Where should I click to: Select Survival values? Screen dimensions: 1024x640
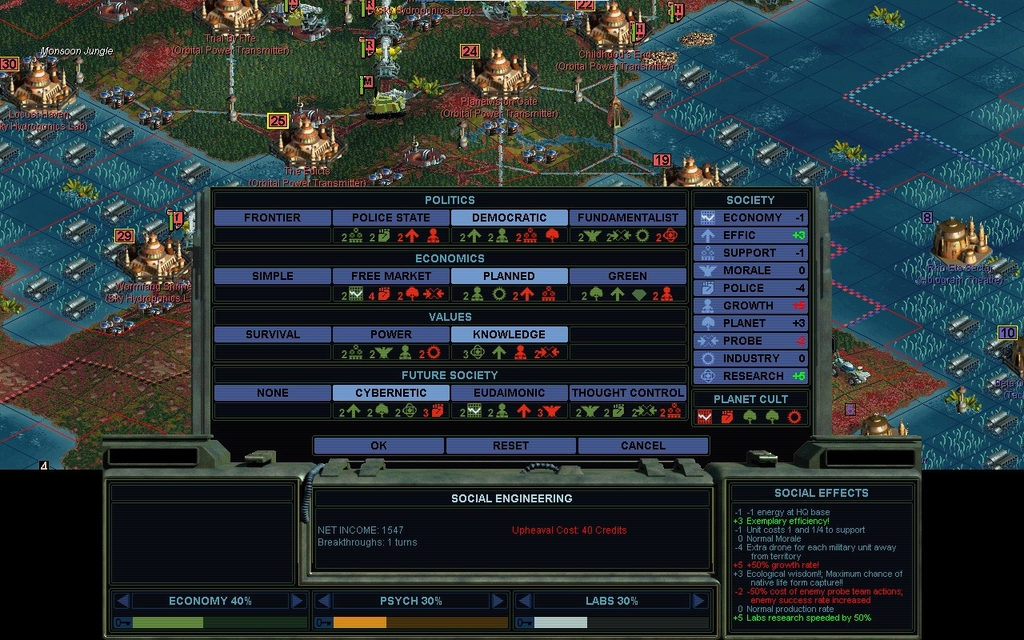pyautogui.click(x=272, y=335)
